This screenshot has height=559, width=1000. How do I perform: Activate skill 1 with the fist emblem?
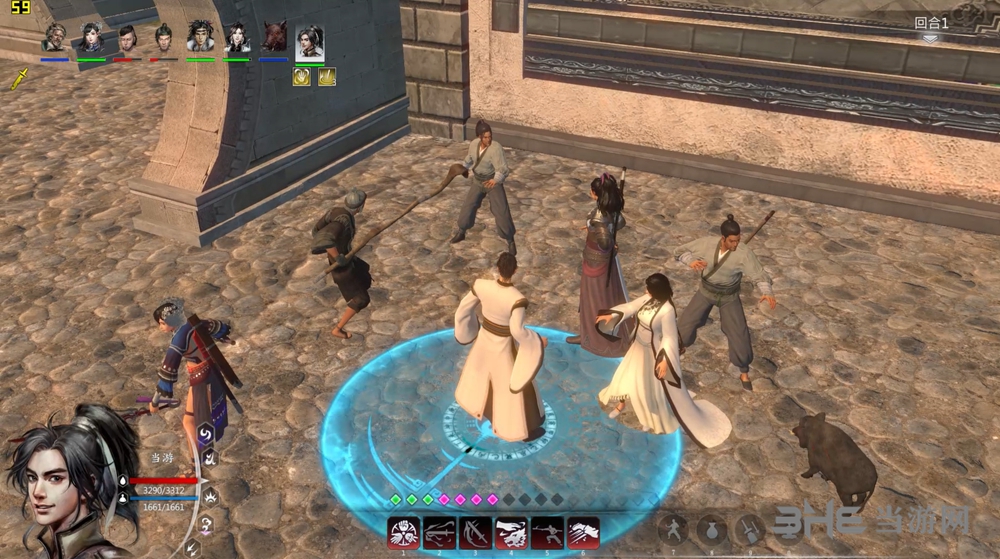(x=404, y=533)
